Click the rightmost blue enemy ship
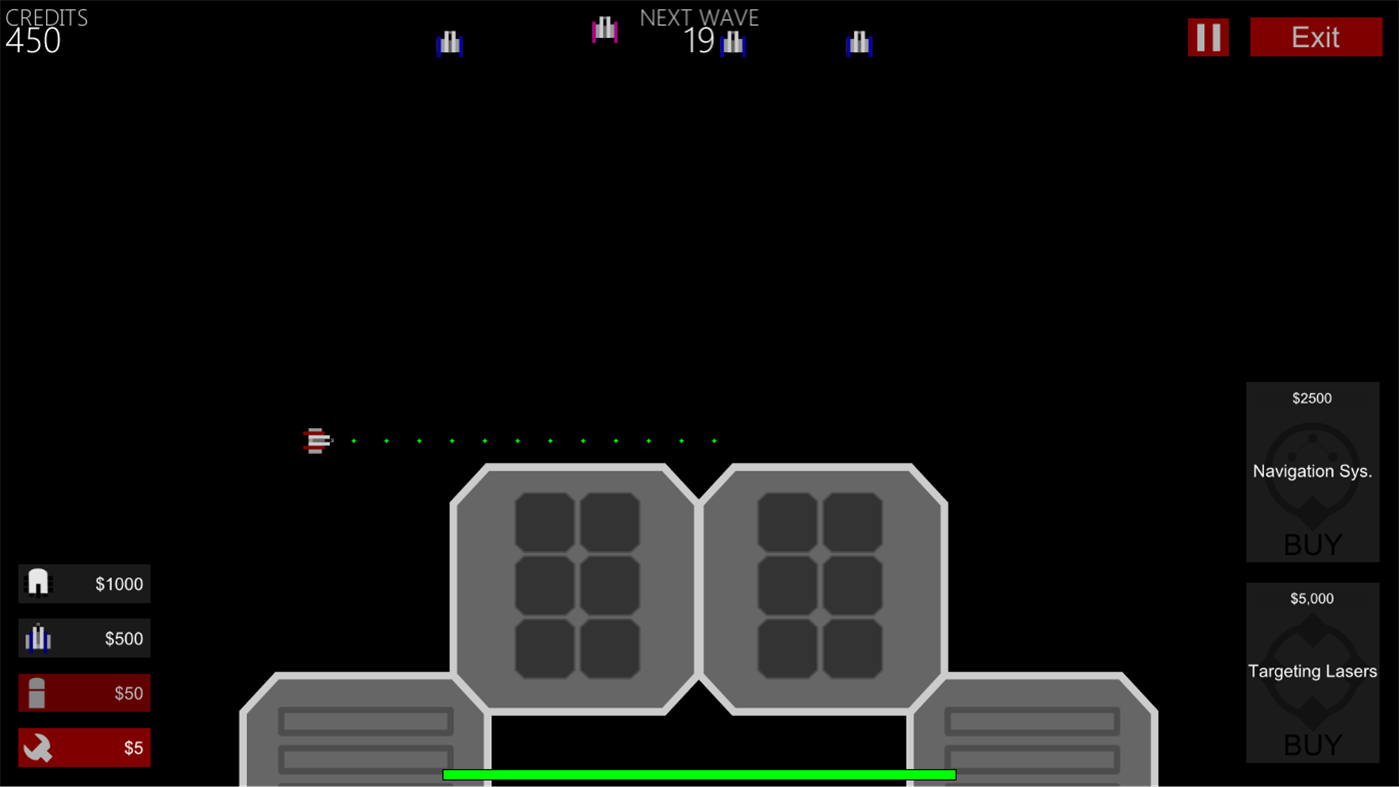This screenshot has height=787, width=1399. click(860, 42)
